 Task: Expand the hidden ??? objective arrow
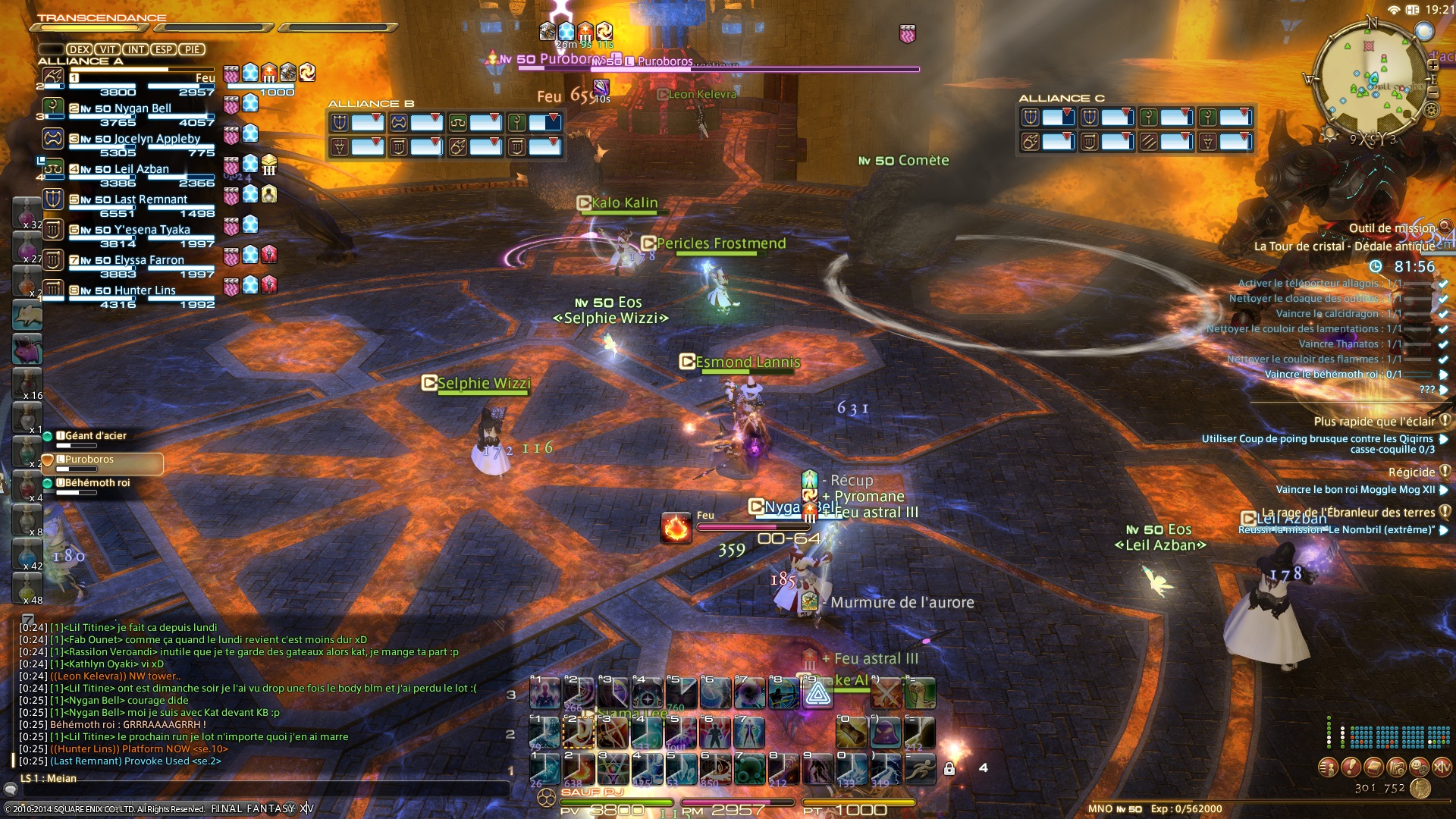click(x=1445, y=389)
